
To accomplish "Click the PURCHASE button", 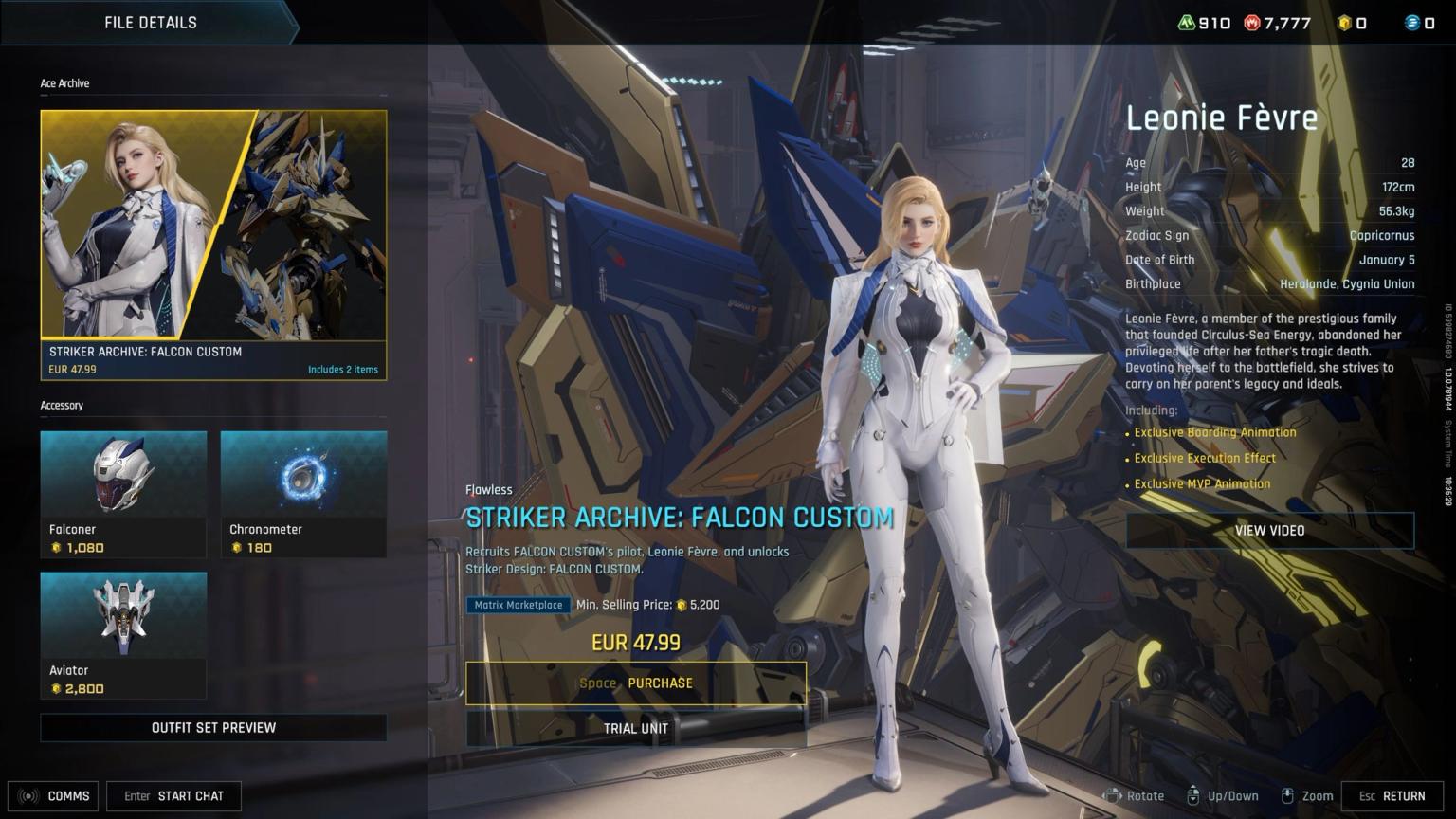I will [634, 682].
